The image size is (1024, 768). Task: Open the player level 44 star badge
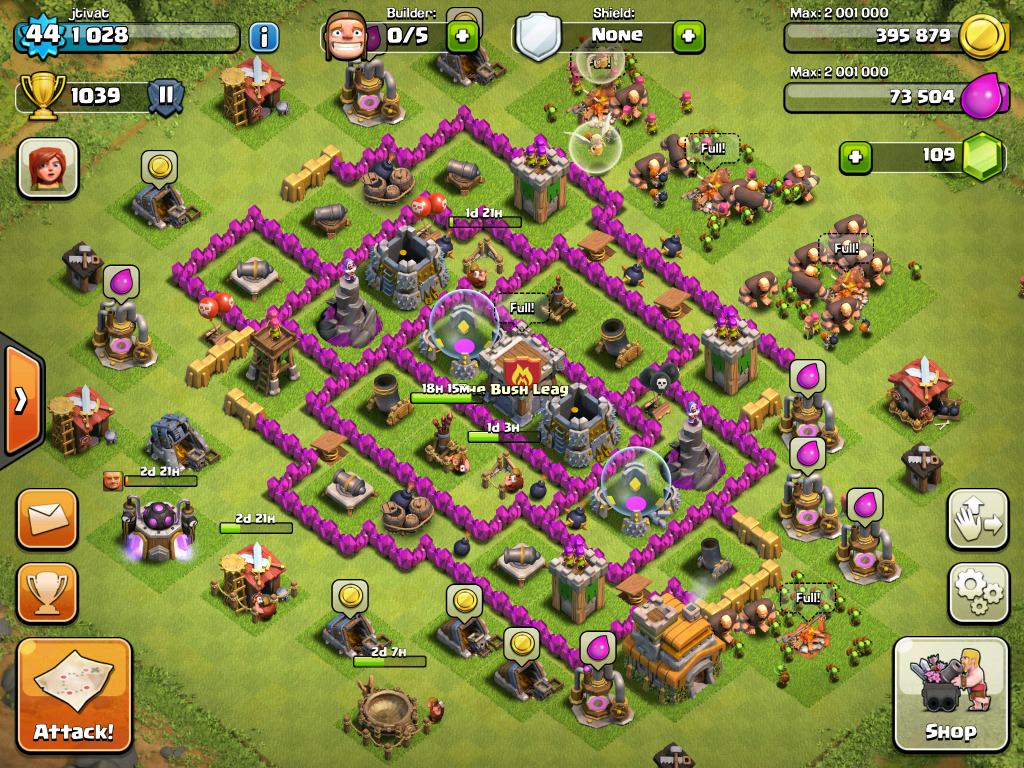tap(42, 34)
